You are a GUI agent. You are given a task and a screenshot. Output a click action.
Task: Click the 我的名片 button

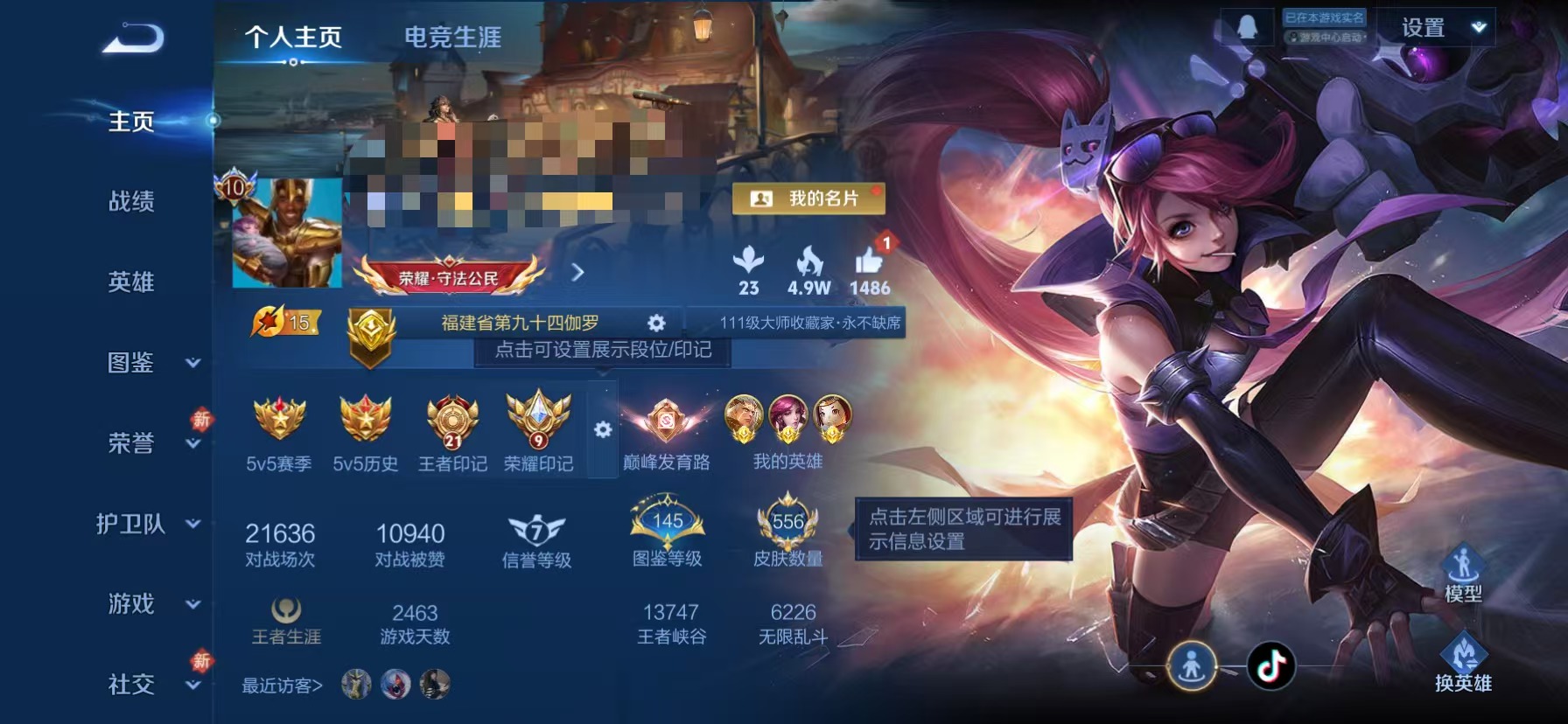tap(807, 199)
